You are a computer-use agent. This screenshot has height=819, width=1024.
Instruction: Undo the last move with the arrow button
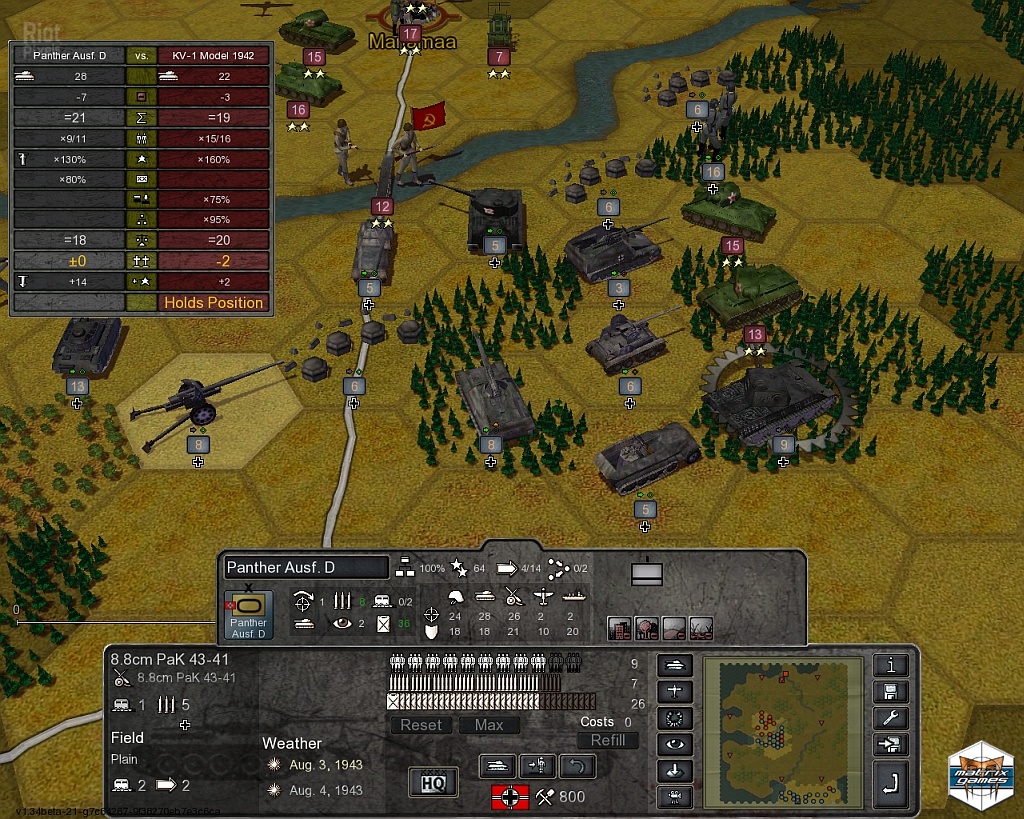(x=576, y=767)
